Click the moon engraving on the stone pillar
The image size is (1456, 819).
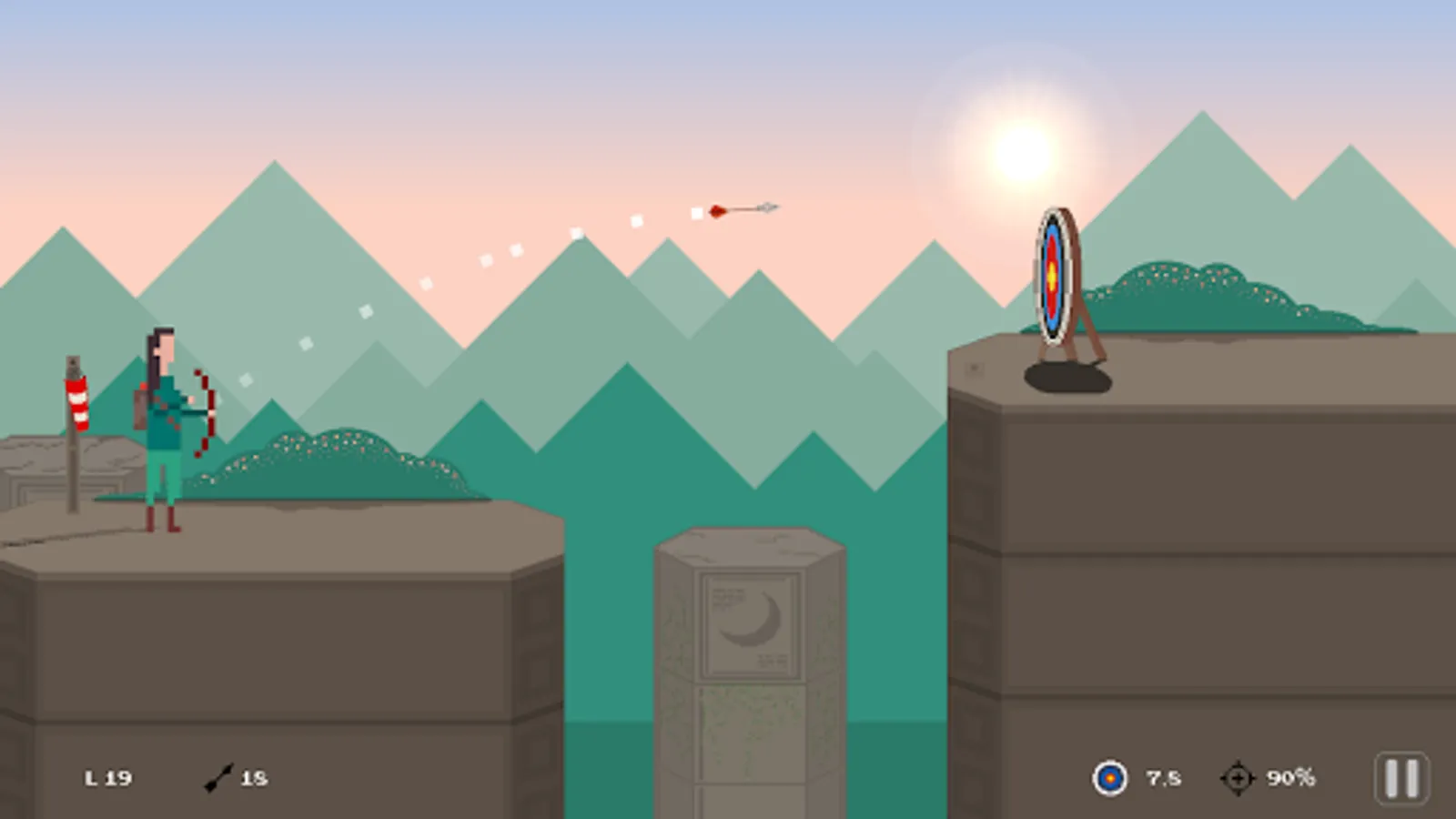click(x=752, y=621)
